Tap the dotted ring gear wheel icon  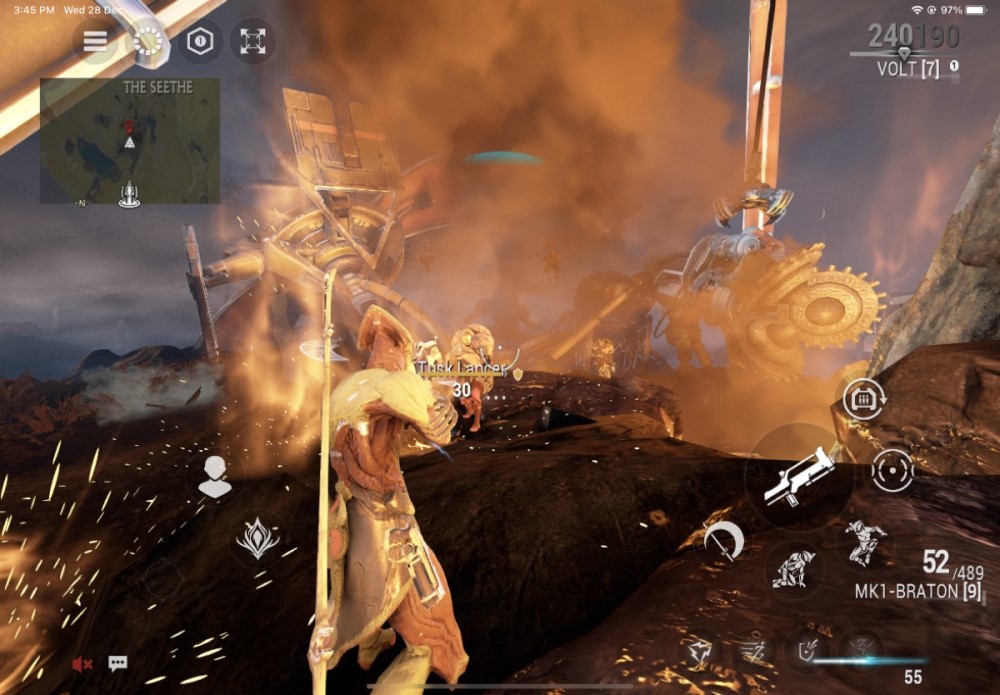coord(148,41)
